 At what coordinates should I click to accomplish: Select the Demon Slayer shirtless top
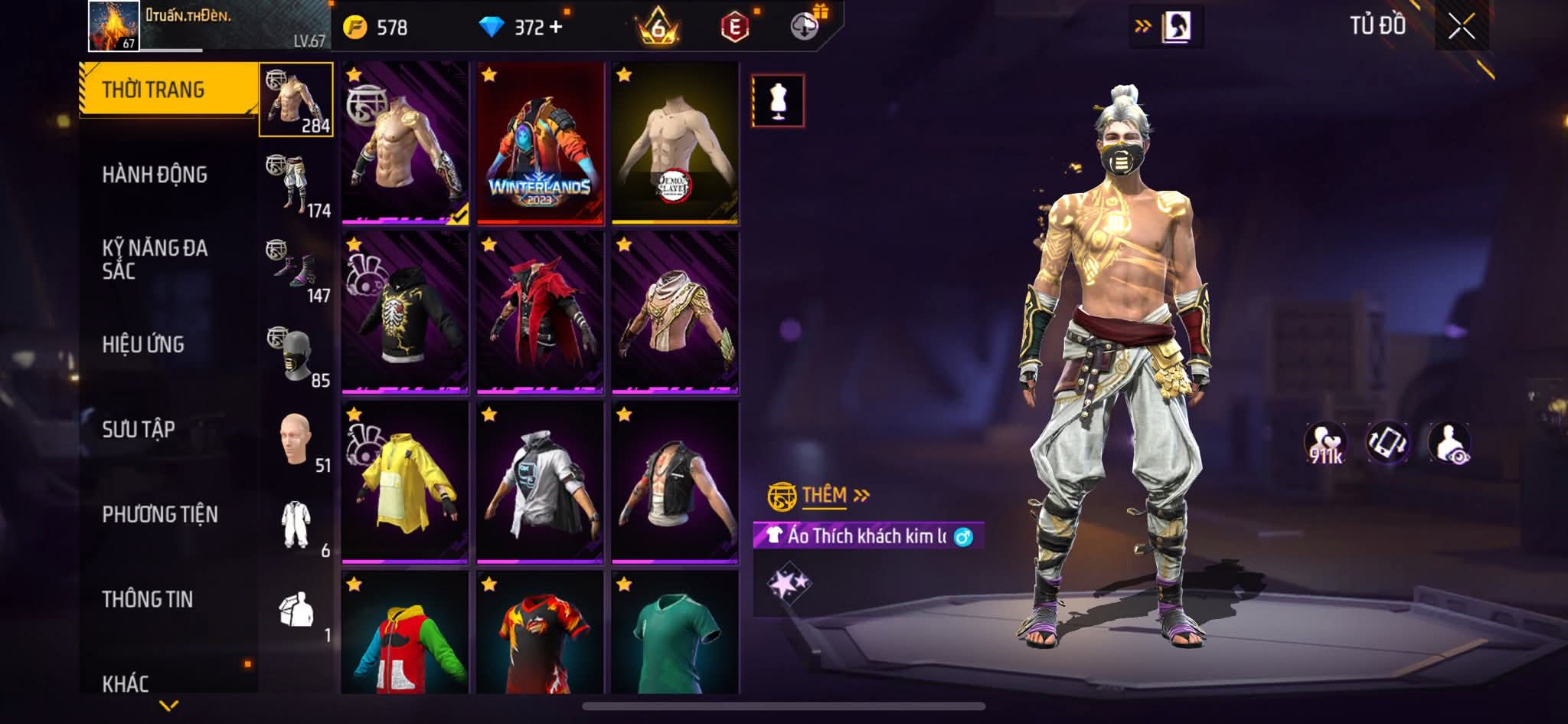pyautogui.click(x=675, y=144)
